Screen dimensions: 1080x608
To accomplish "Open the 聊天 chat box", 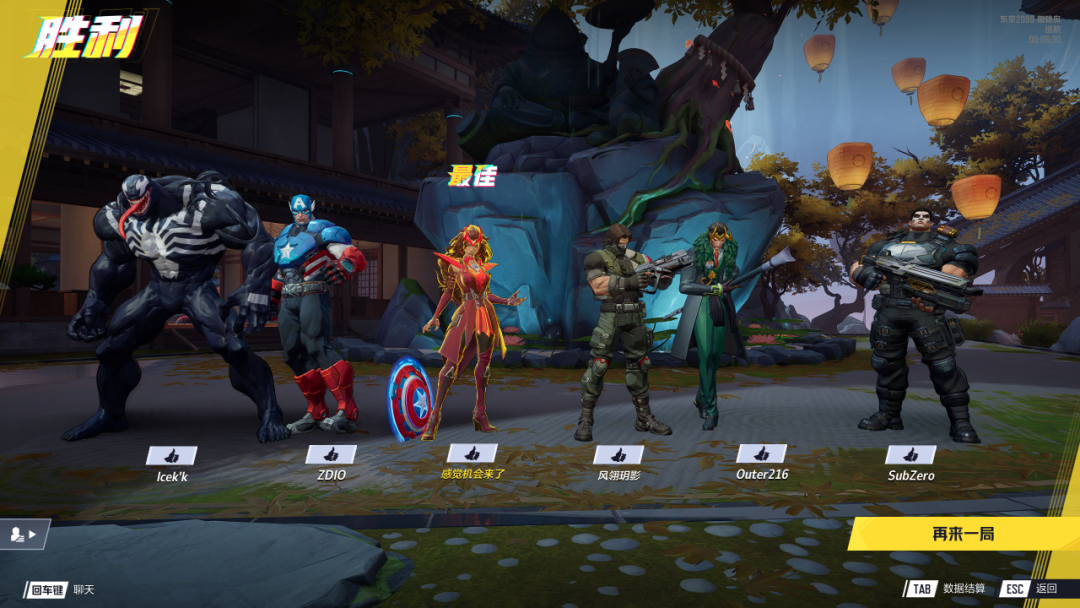I will pyautogui.click(x=61, y=590).
